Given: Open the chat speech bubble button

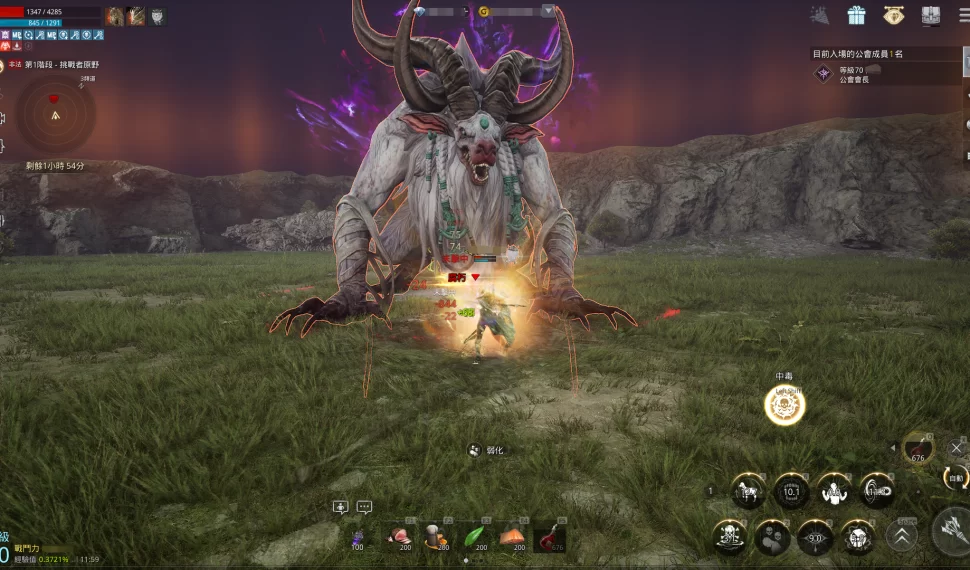Looking at the screenshot, I should (364, 507).
